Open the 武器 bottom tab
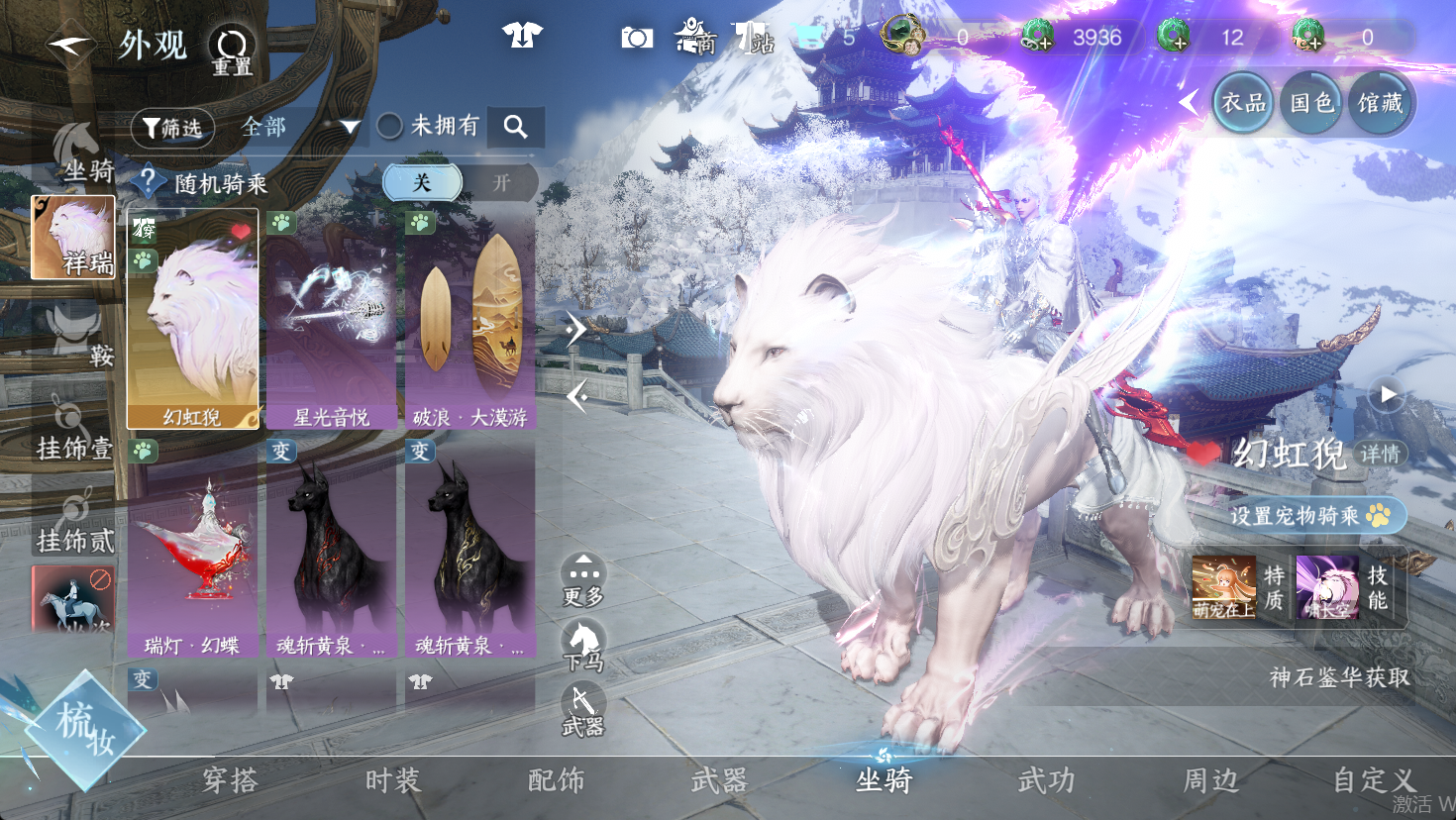 (x=719, y=781)
